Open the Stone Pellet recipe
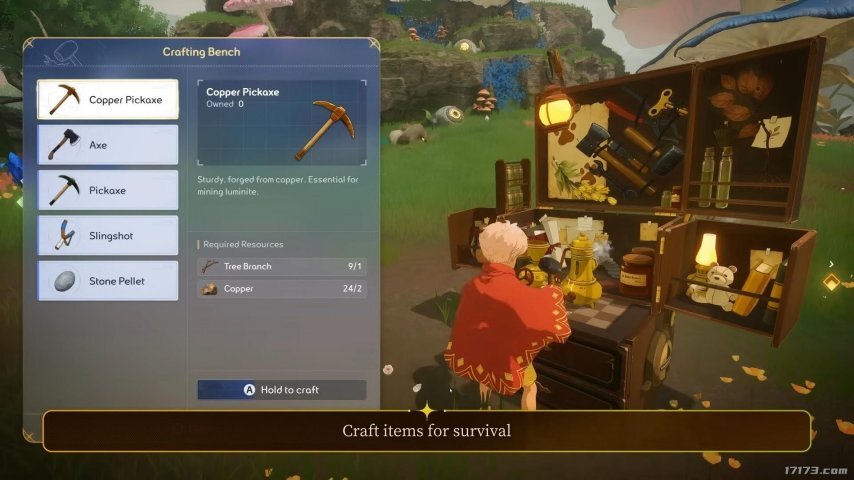The width and height of the screenshot is (854, 480). [108, 281]
